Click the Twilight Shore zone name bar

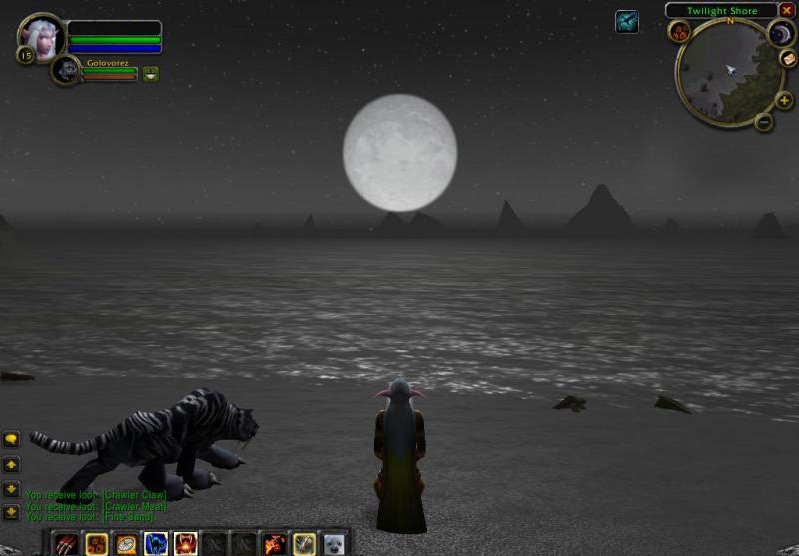click(x=721, y=11)
